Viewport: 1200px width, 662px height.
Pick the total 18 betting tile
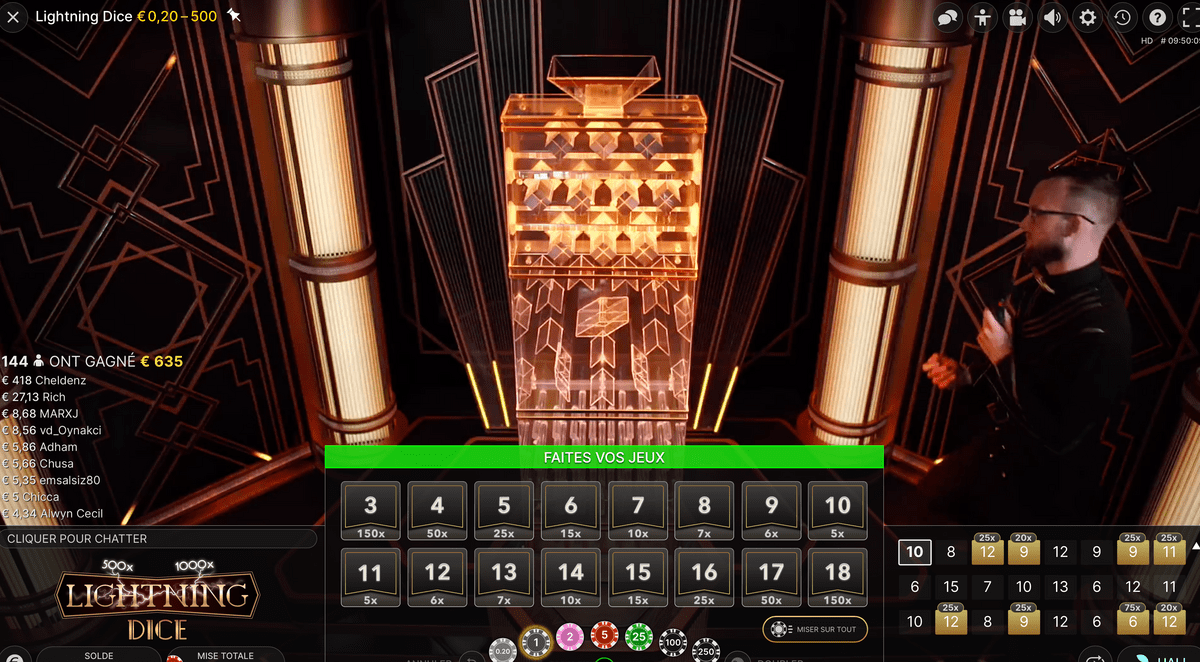pos(838,578)
